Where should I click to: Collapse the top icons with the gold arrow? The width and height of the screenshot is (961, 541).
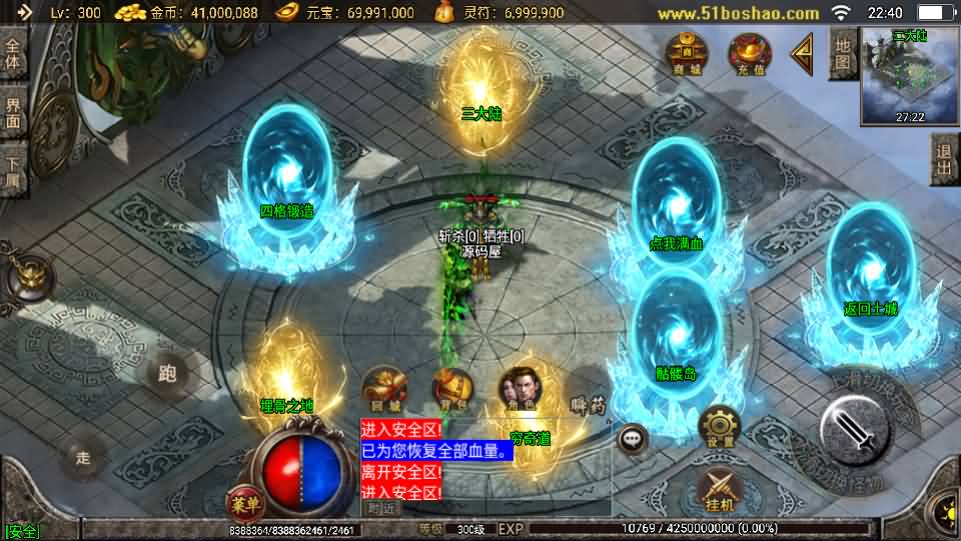pos(801,54)
